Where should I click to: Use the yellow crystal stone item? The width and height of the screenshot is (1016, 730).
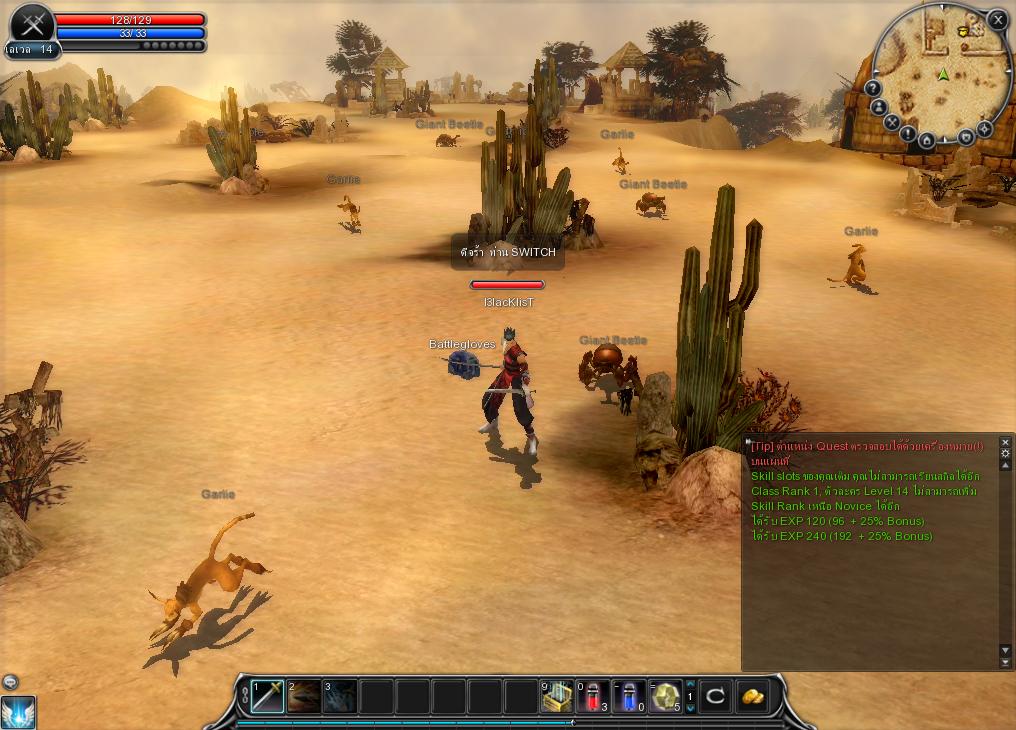click(664, 697)
